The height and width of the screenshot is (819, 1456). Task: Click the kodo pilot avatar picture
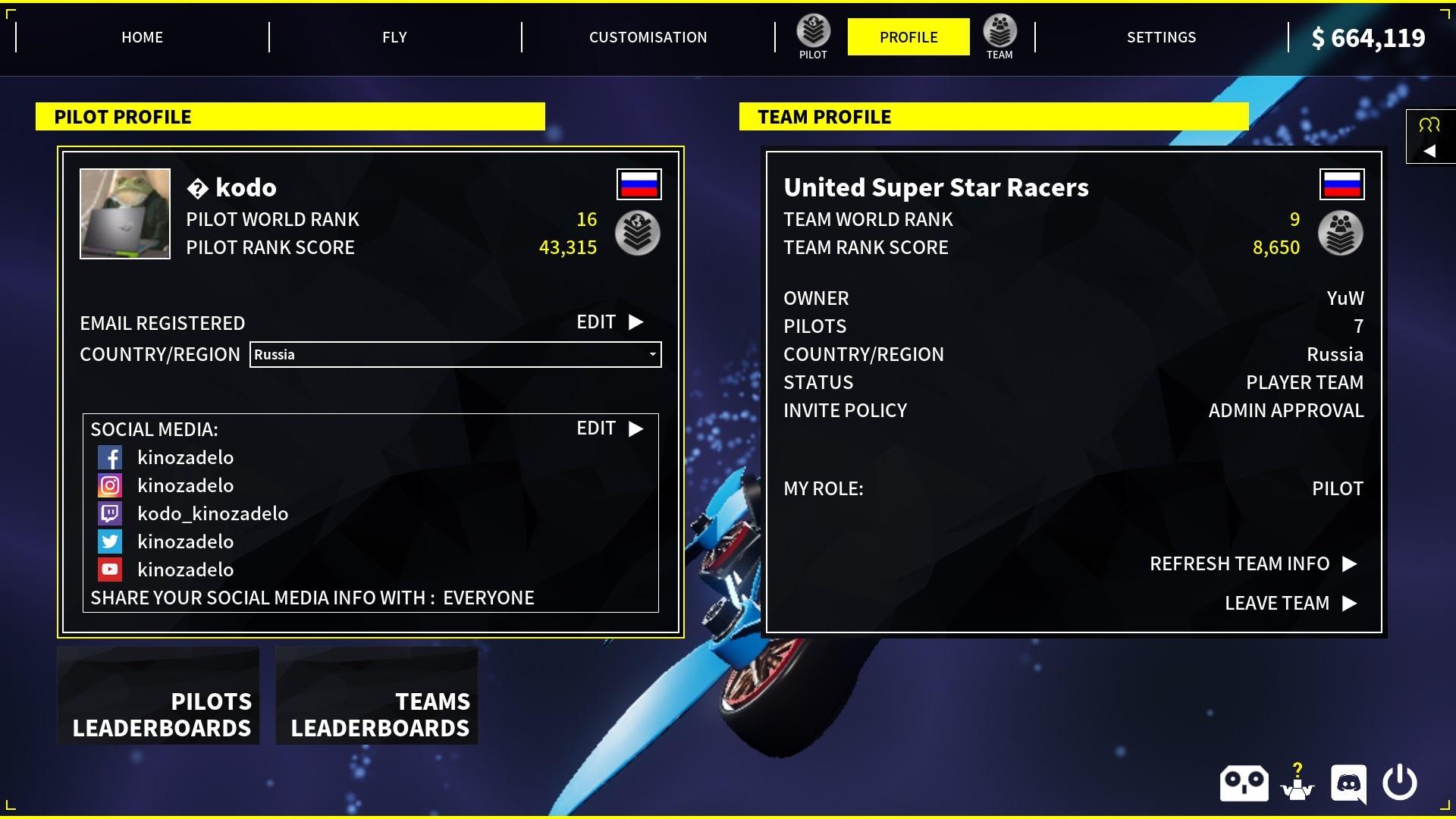pyautogui.click(x=125, y=214)
